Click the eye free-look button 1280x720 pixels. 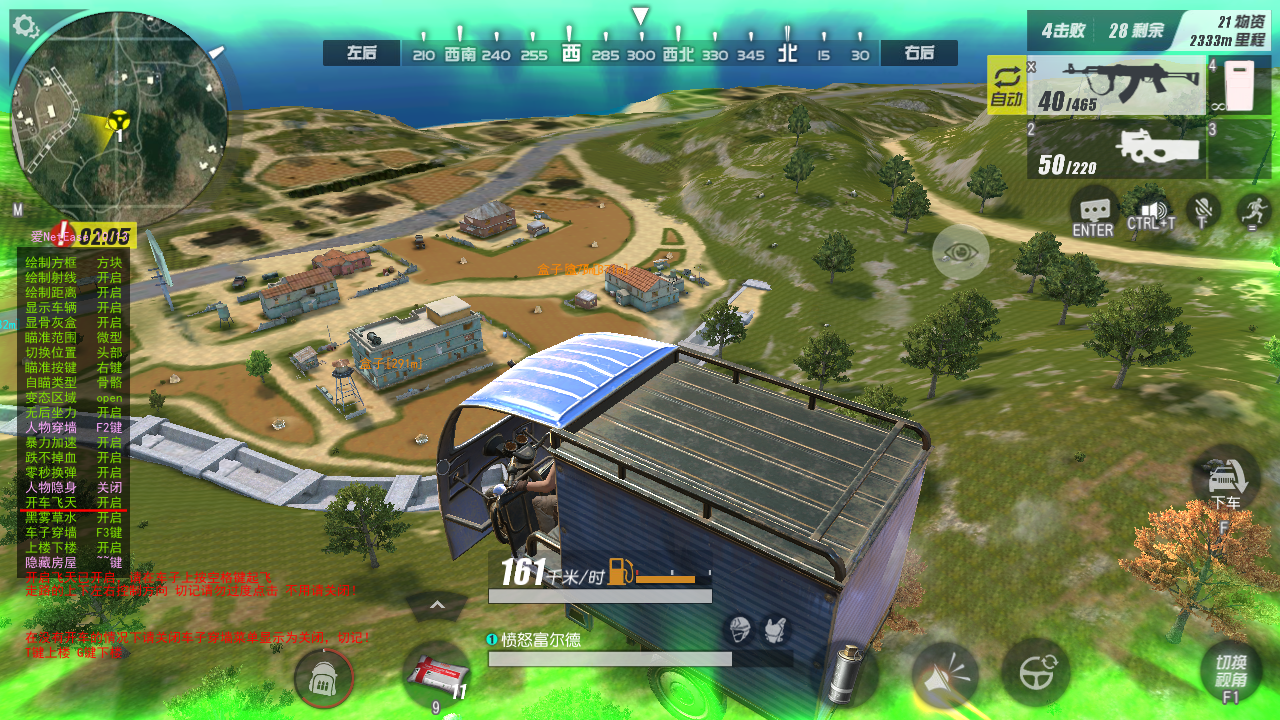(961, 252)
